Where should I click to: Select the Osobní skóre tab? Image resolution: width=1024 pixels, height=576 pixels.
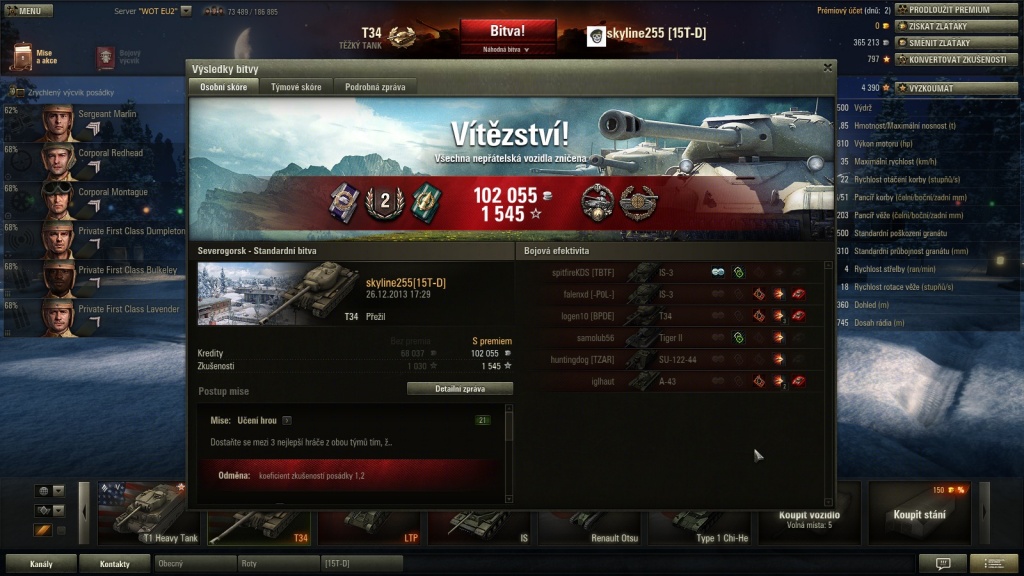tap(223, 87)
